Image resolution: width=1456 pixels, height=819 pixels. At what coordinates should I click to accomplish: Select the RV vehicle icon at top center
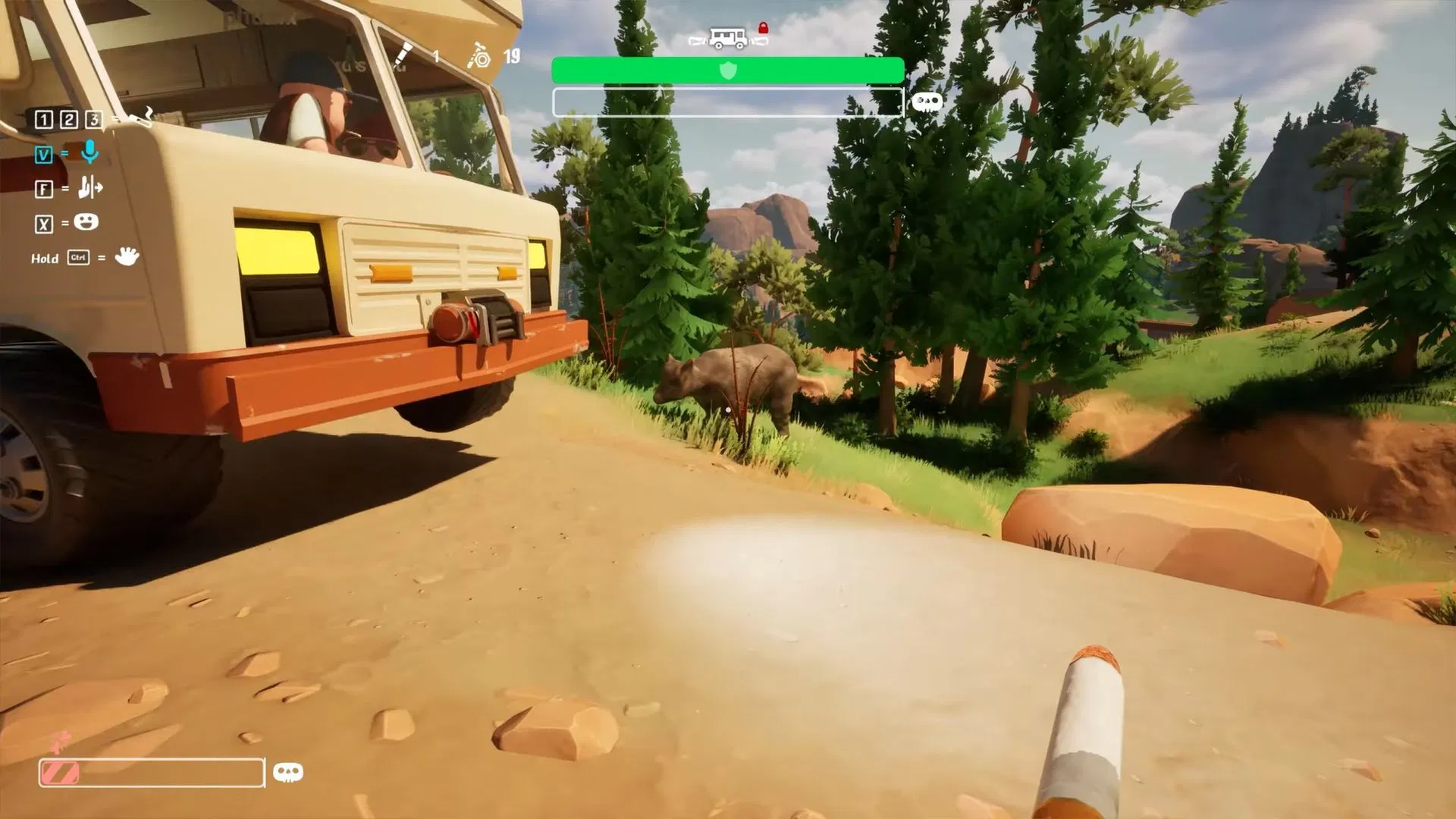[x=726, y=36]
